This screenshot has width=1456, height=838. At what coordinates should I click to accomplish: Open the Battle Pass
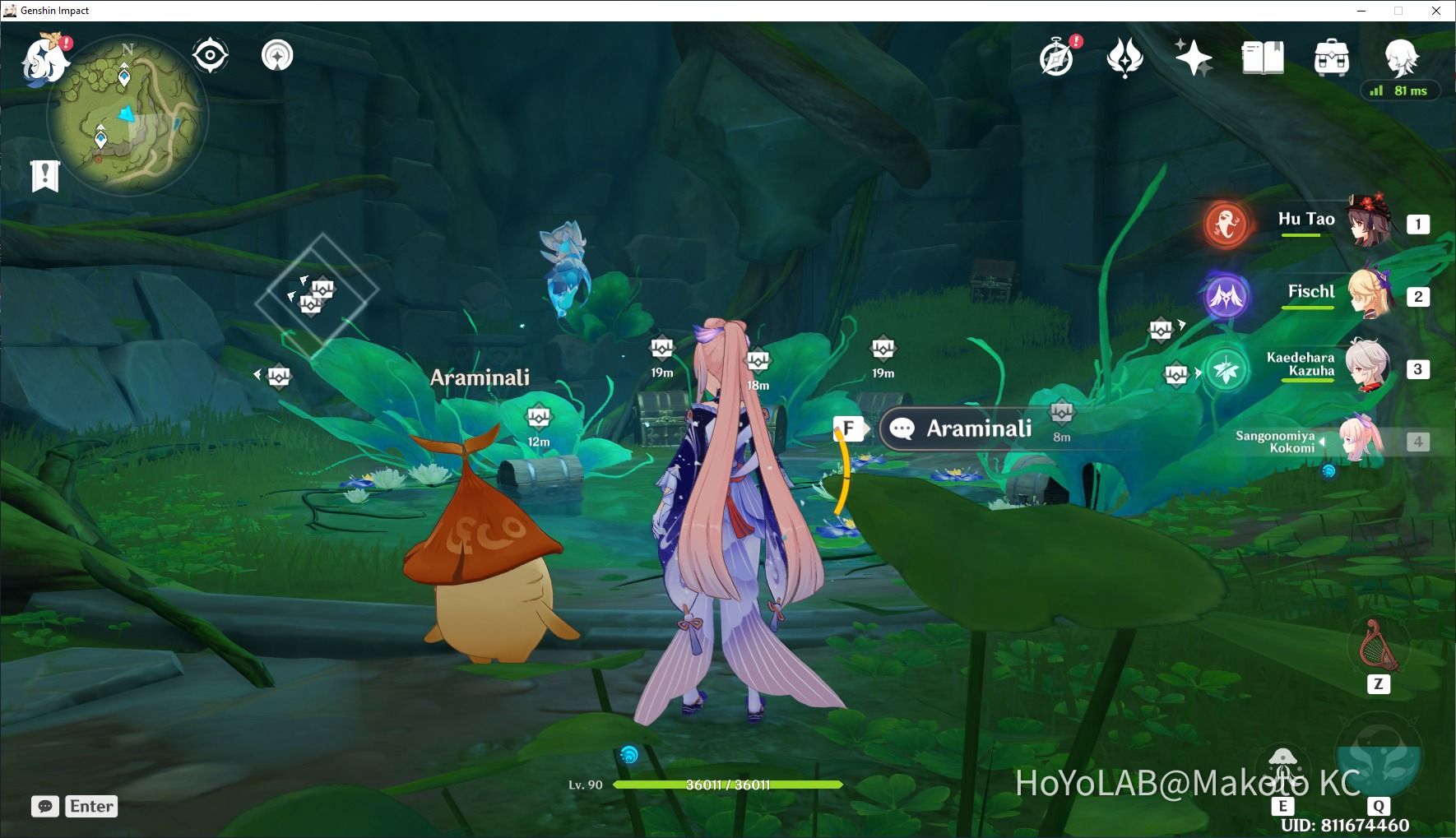click(1125, 58)
